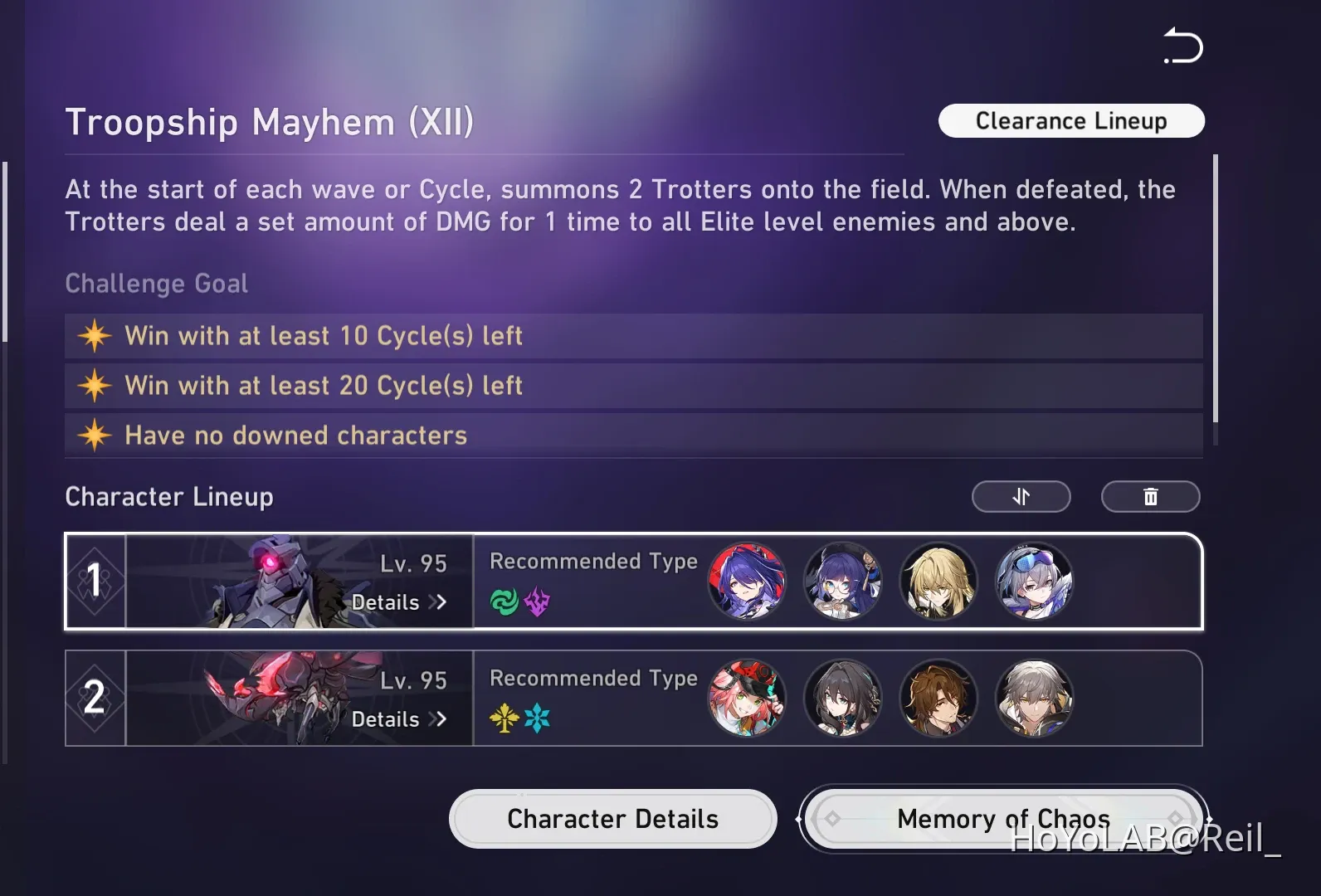Select Pela's portrait in wave 1 recommendations
1321x896 pixels.
(x=843, y=581)
